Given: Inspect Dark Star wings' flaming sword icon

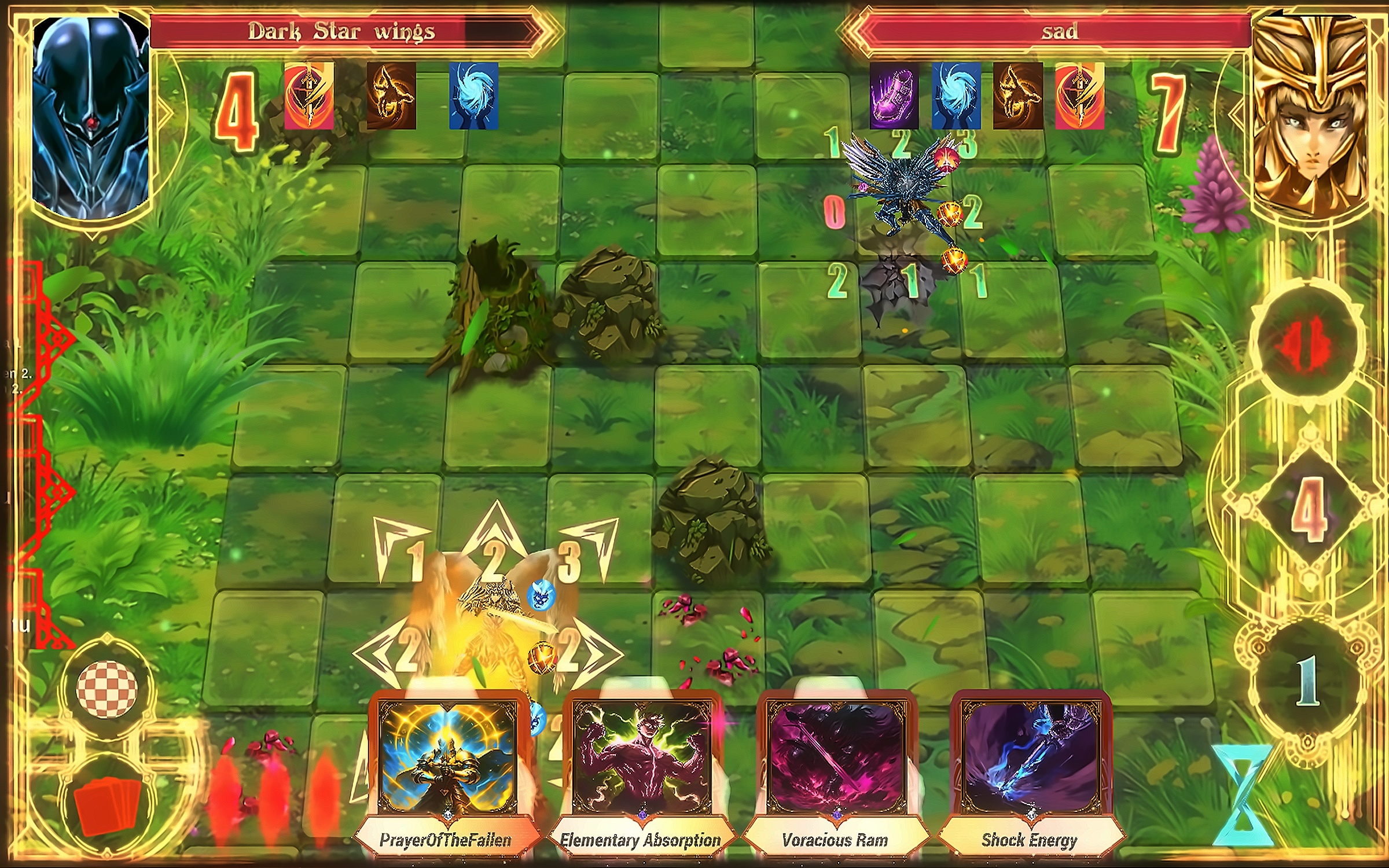Looking at the screenshot, I should click(x=309, y=96).
